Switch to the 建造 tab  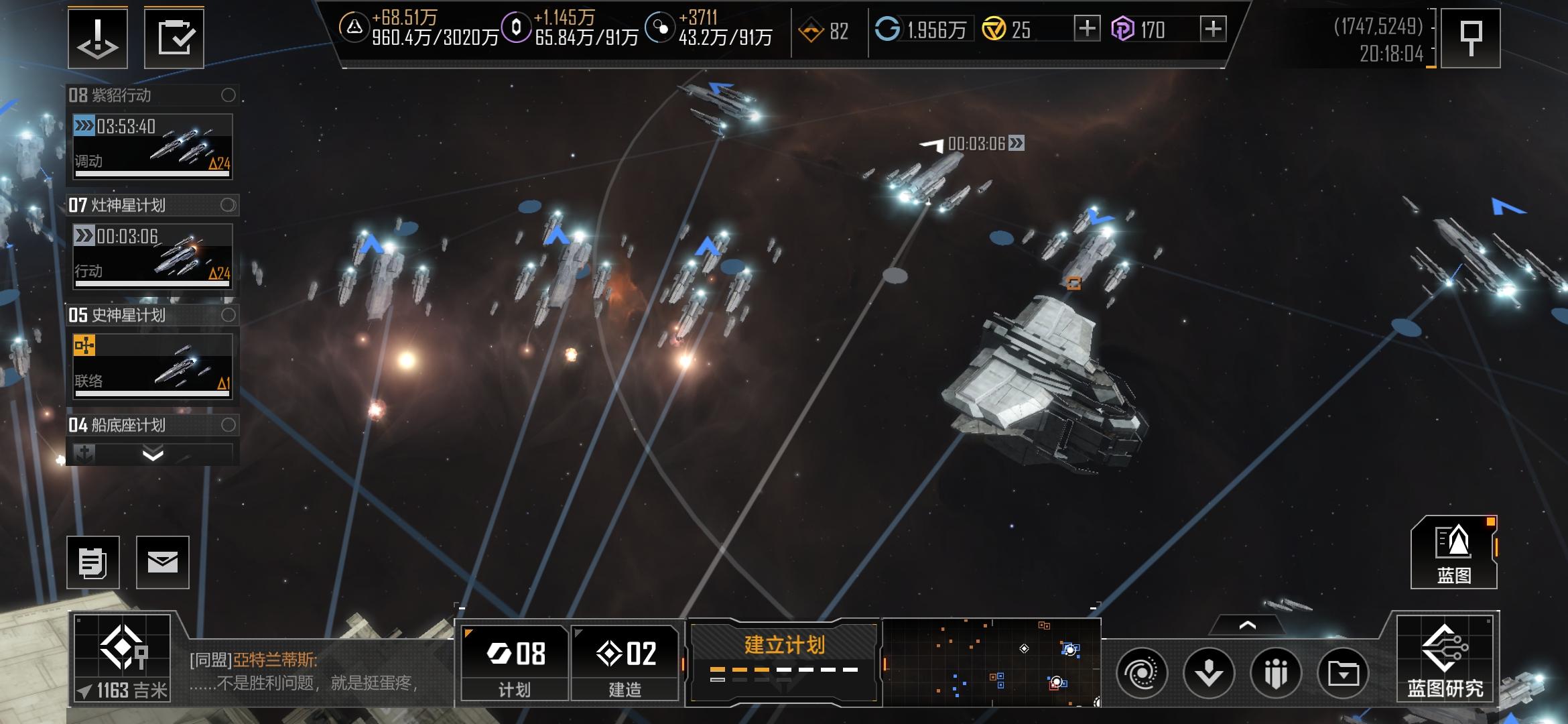pos(625,663)
